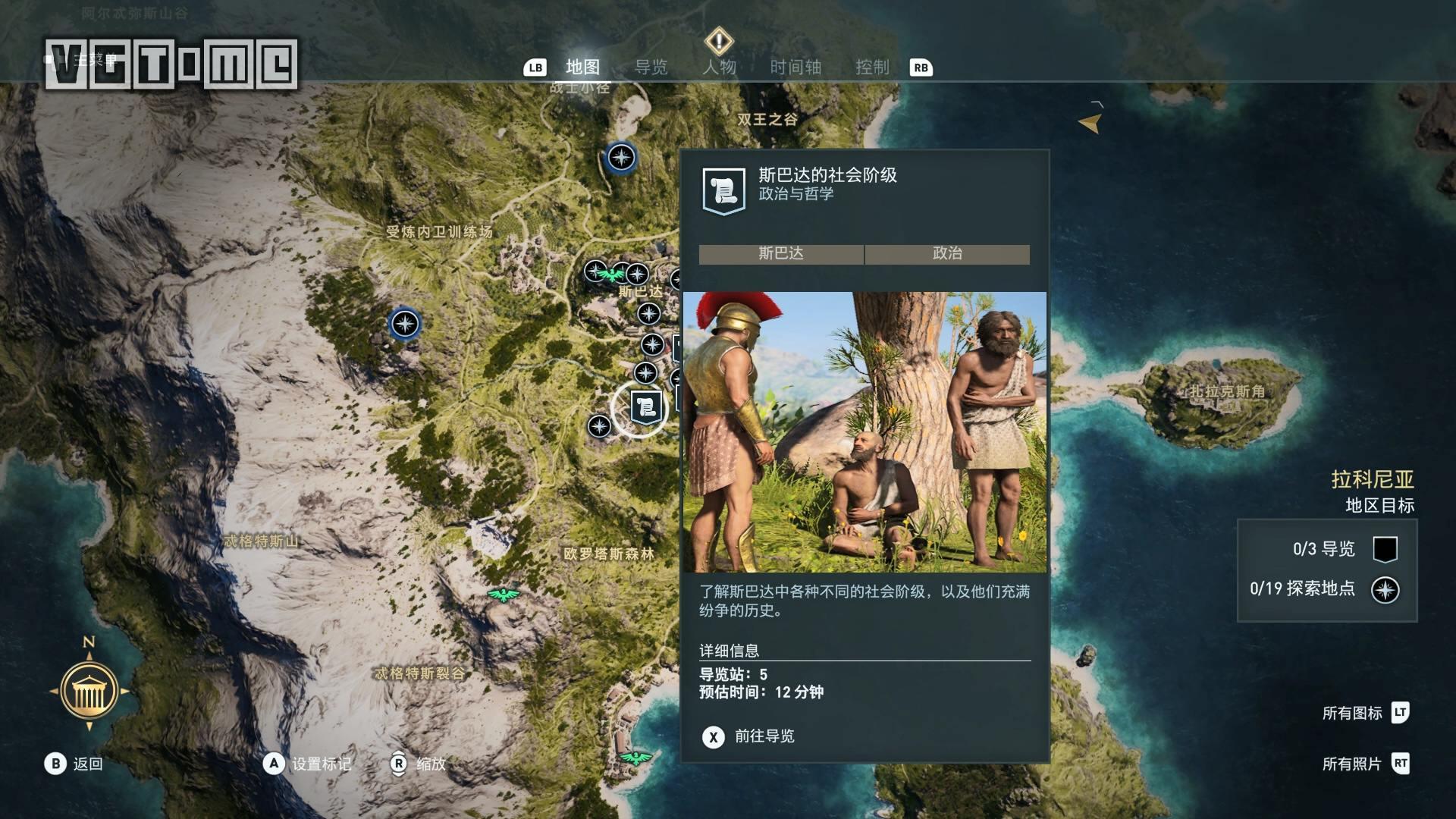Click the compass temple icon
The height and width of the screenshot is (819, 1456).
pos(89,690)
